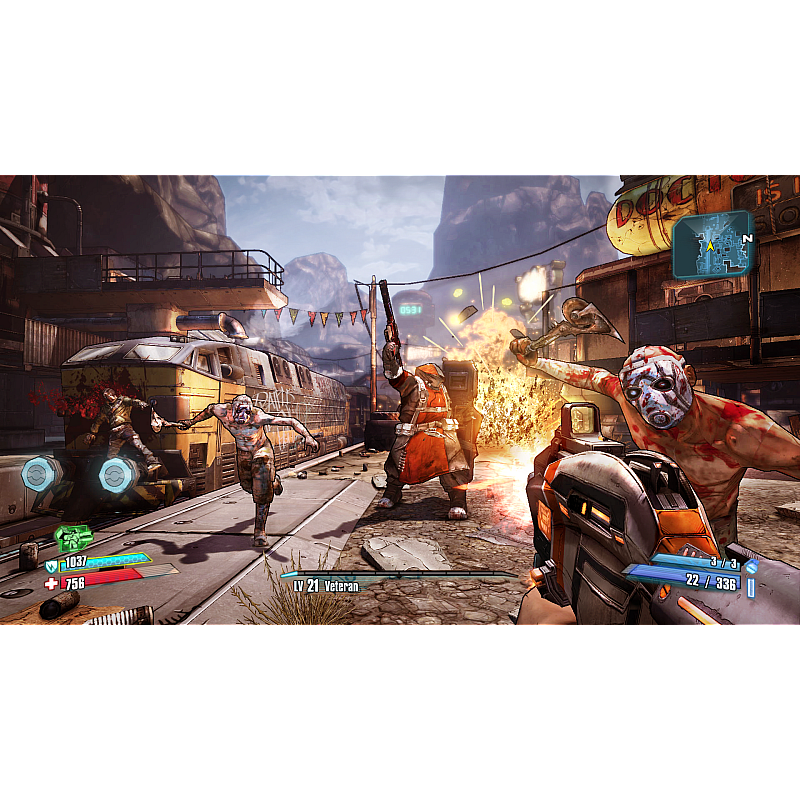The height and width of the screenshot is (800, 800).
Task: Click the minimap in the corner
Action: [711, 244]
